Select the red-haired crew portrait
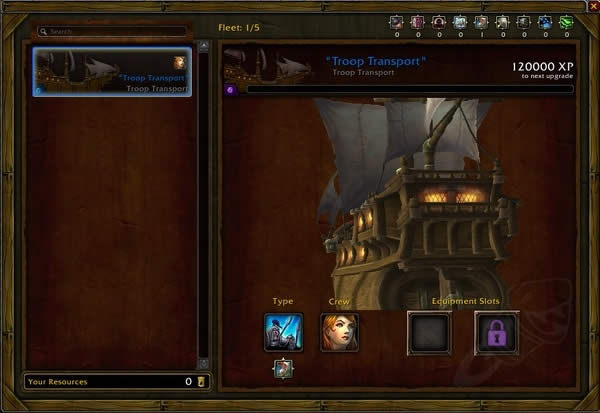 point(339,332)
